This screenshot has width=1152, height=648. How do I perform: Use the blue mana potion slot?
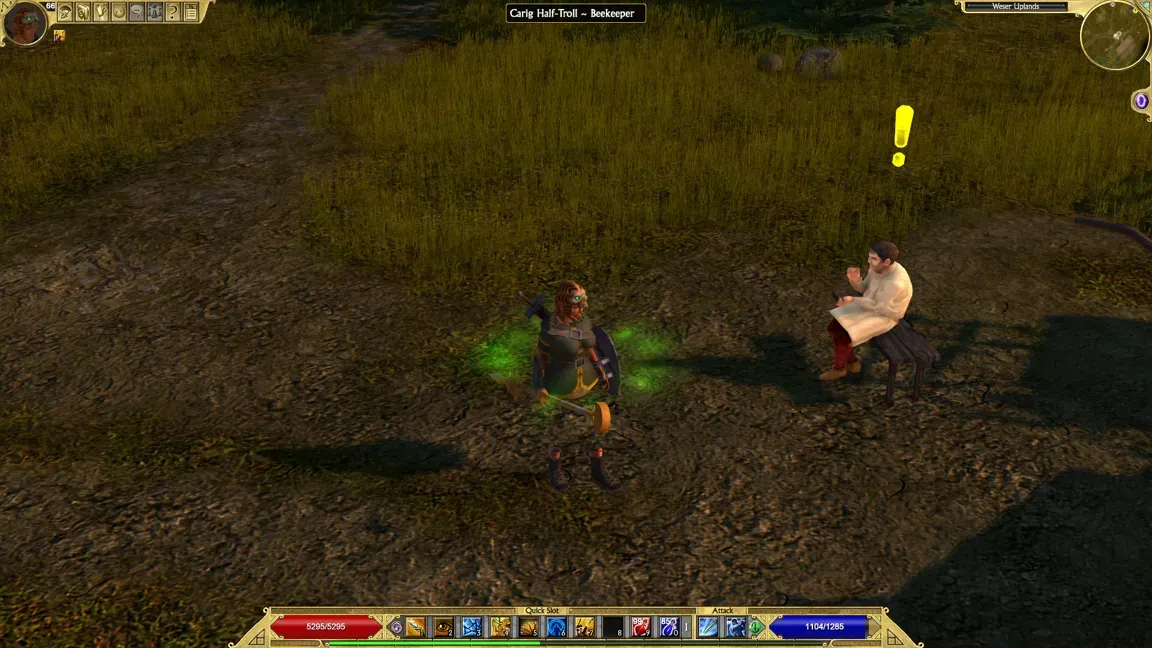669,627
